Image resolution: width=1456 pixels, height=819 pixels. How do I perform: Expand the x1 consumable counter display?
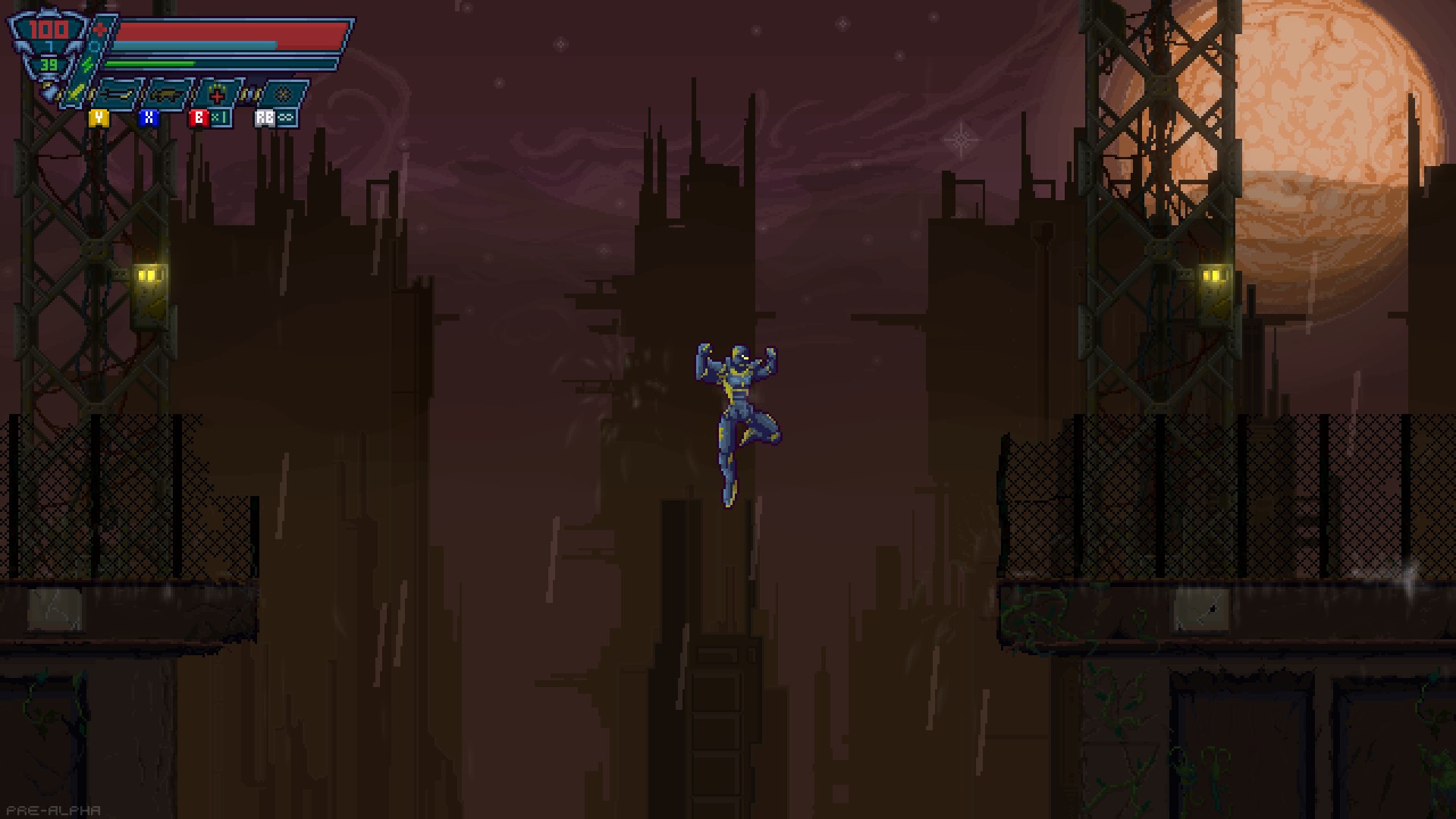tap(220, 118)
